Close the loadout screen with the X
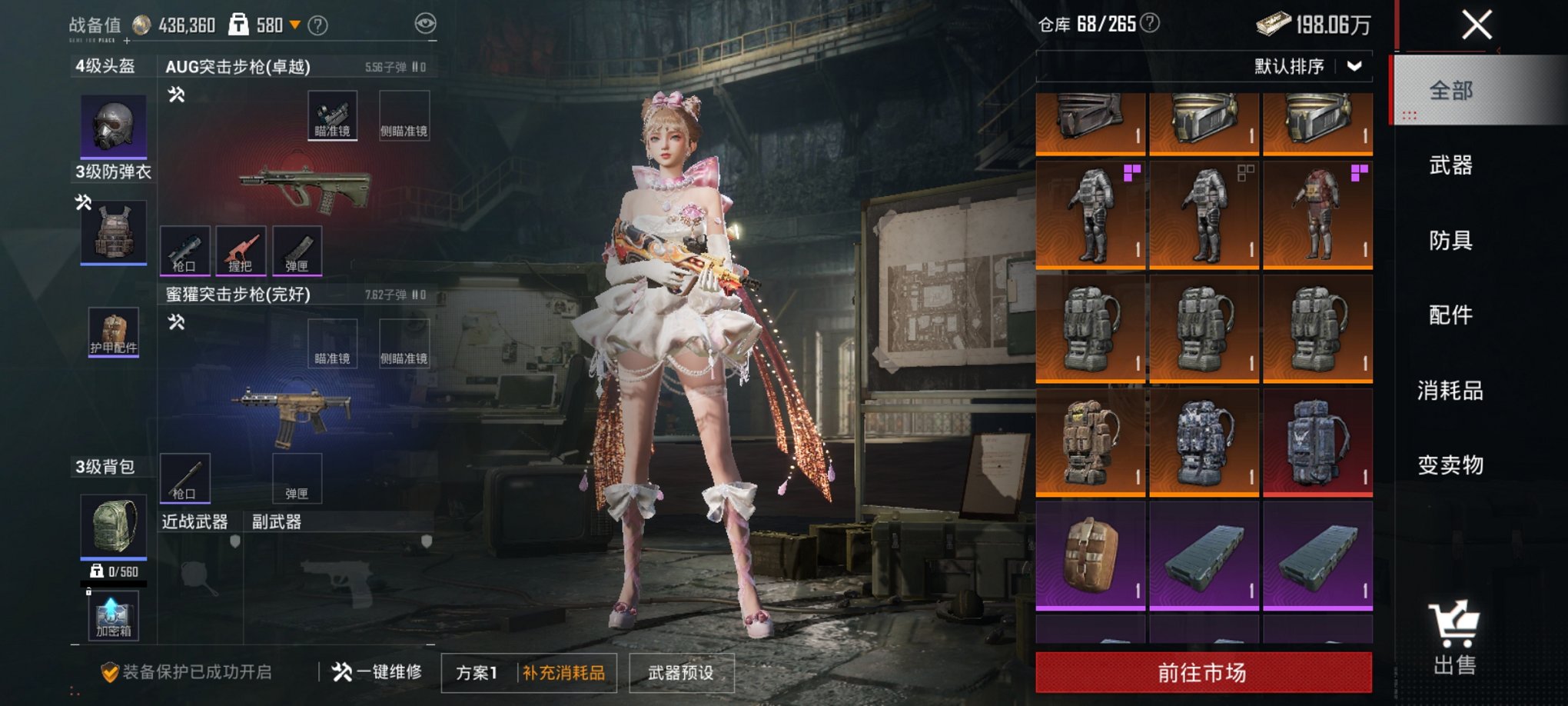1568x706 pixels. tap(1477, 25)
